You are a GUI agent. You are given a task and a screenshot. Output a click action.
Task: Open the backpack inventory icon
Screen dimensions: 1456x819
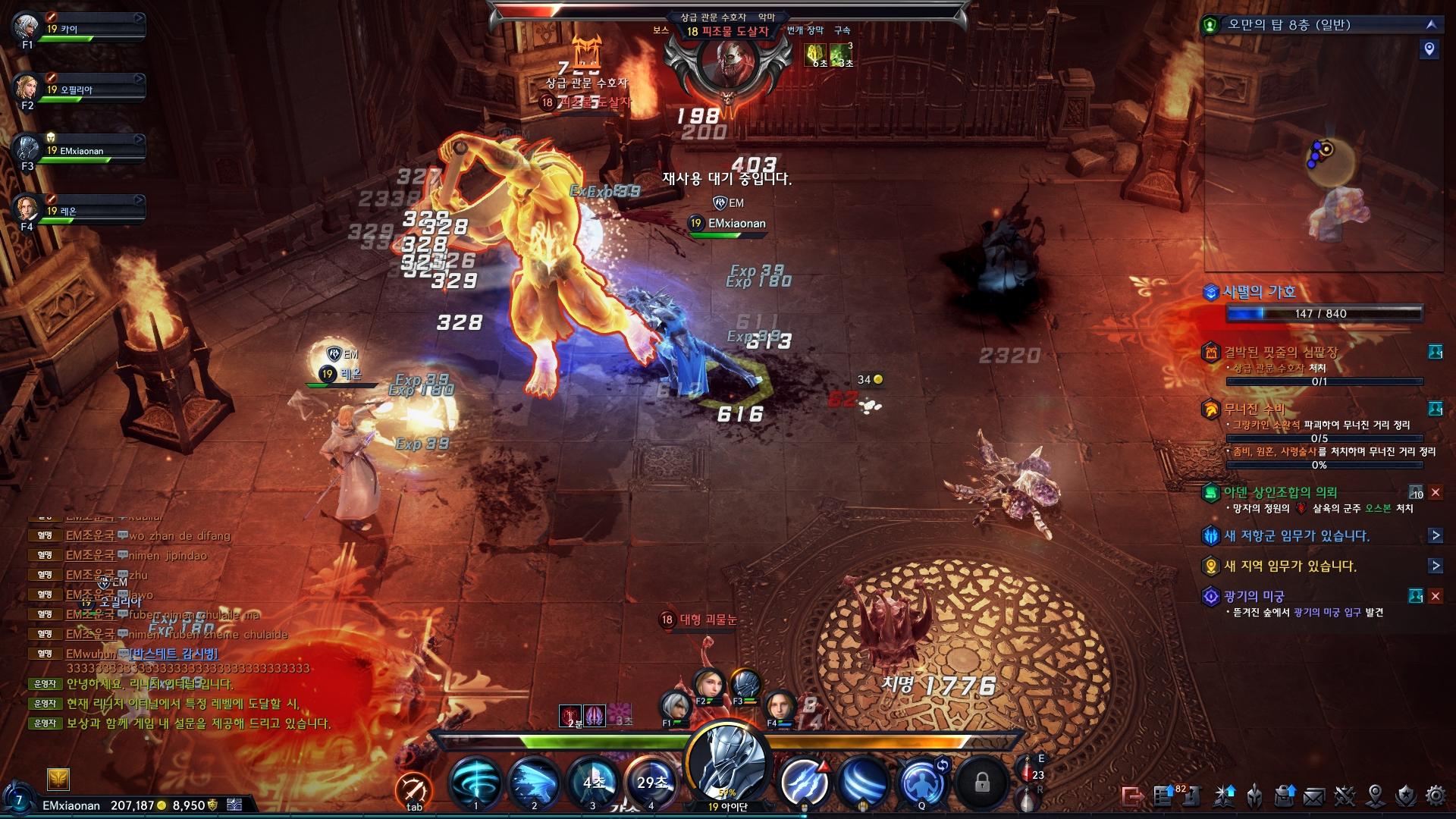pyautogui.click(x=1284, y=795)
